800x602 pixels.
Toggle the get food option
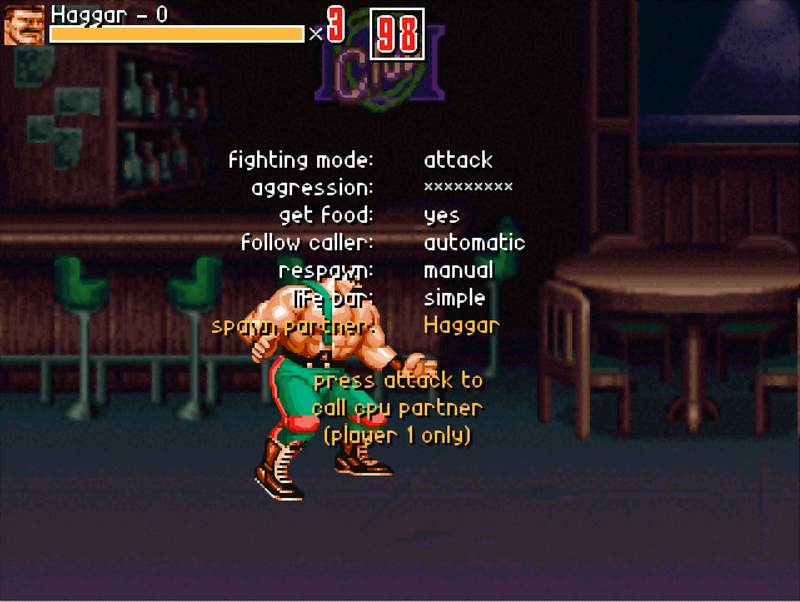[441, 215]
